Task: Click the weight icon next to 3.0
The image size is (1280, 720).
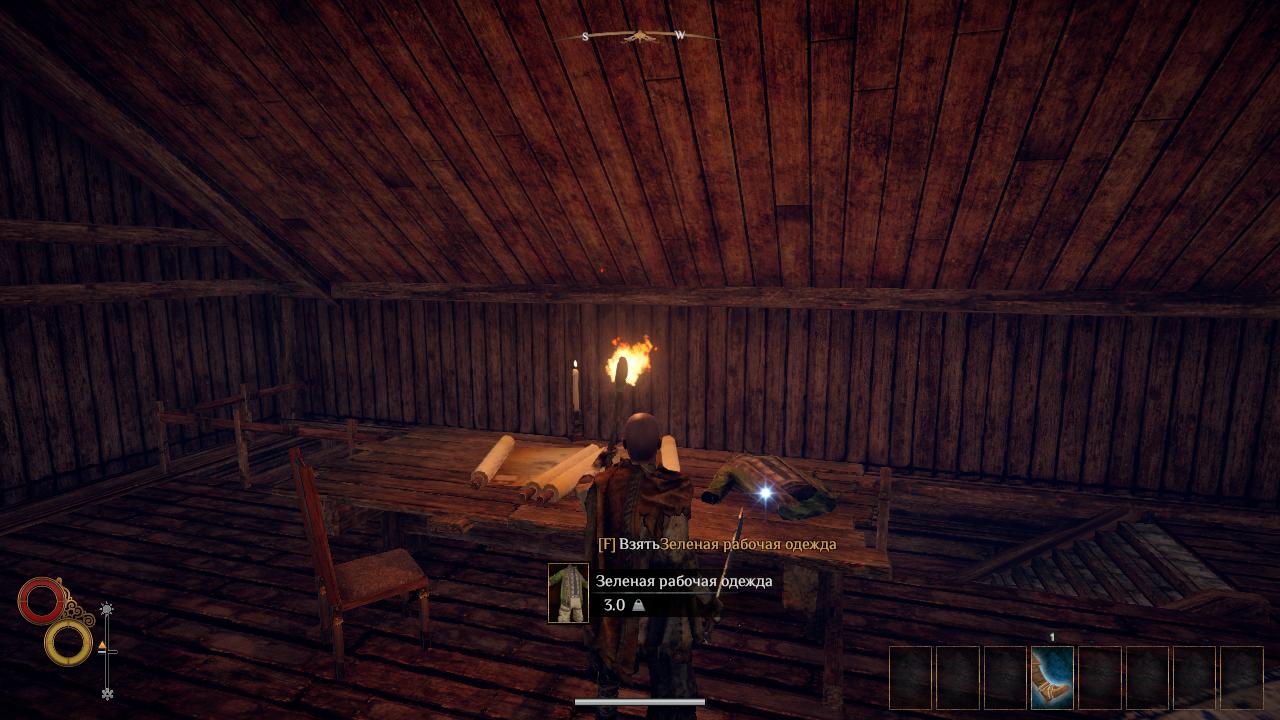Action: 640,604
